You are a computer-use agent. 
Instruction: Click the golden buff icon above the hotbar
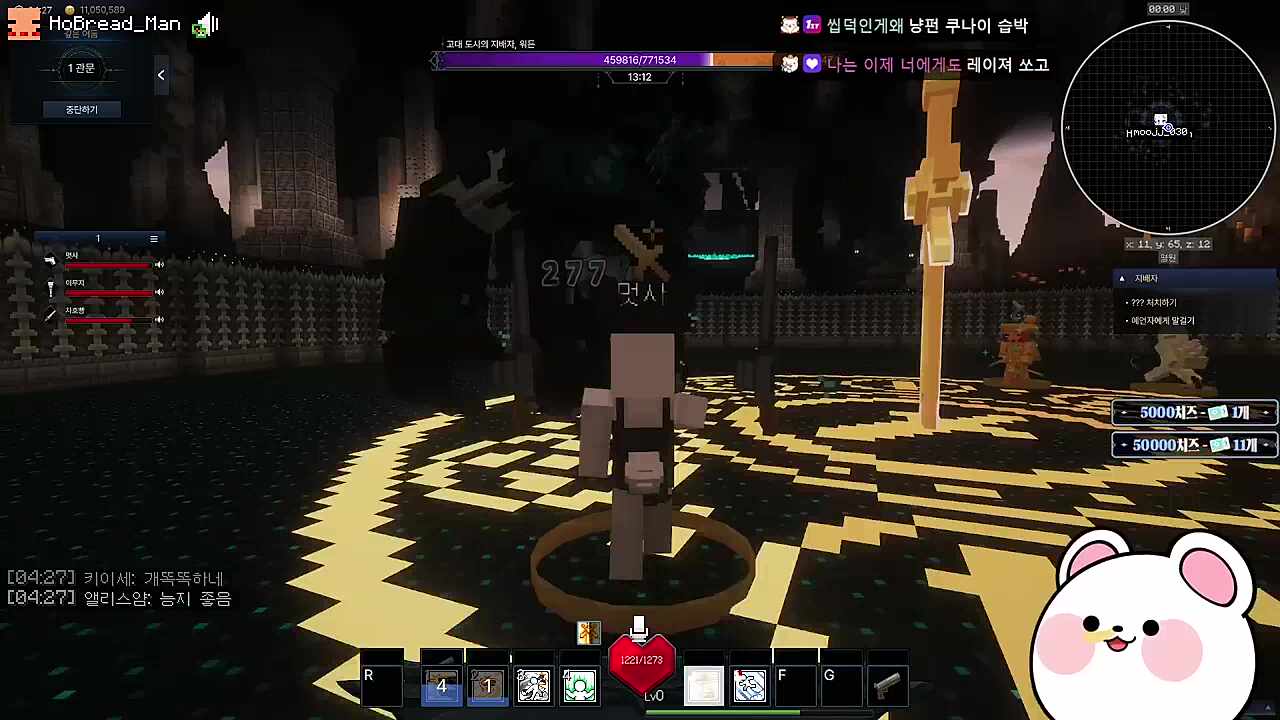click(x=588, y=632)
